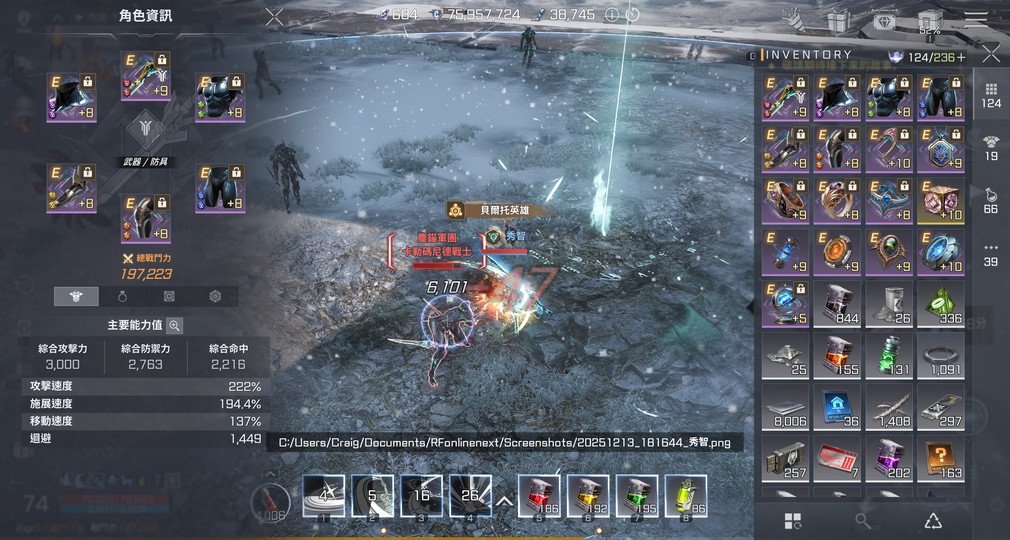Use the yellow potion in hotbar slot 6
This screenshot has height=540, width=1010.
587,496
